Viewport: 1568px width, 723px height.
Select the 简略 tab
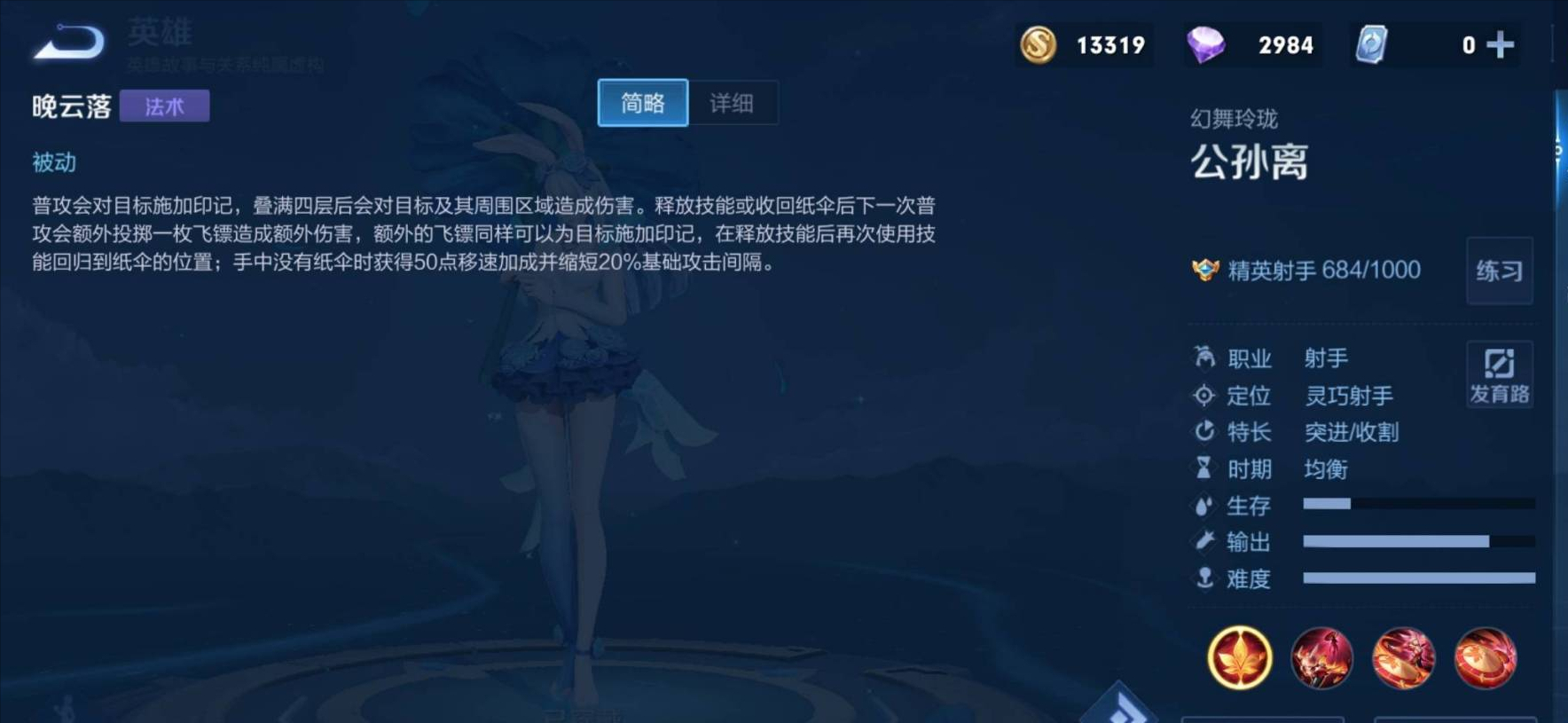[x=642, y=103]
